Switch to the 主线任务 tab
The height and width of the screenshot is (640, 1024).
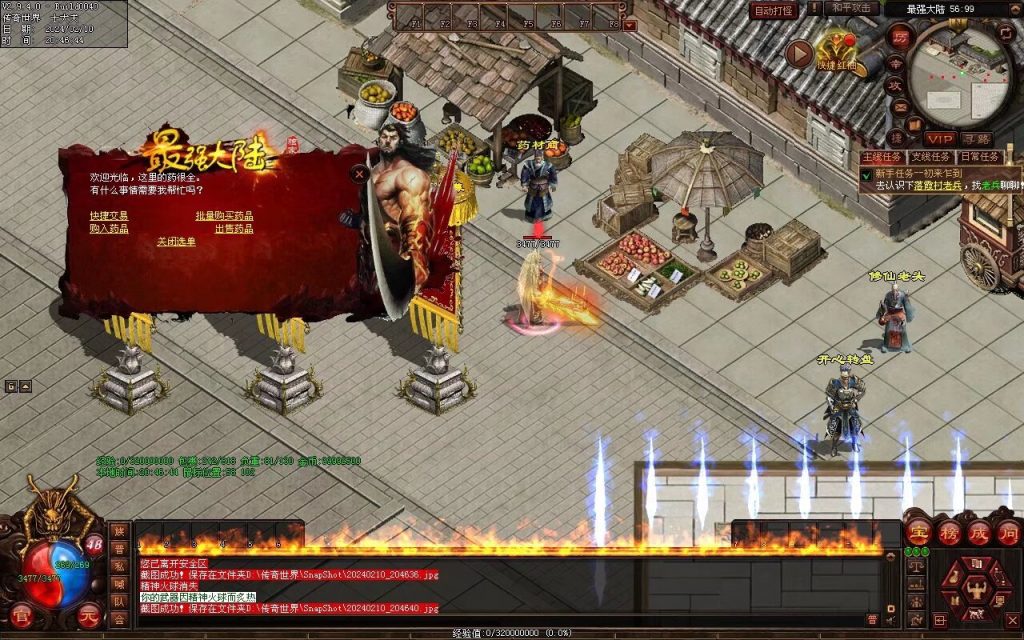tap(882, 157)
